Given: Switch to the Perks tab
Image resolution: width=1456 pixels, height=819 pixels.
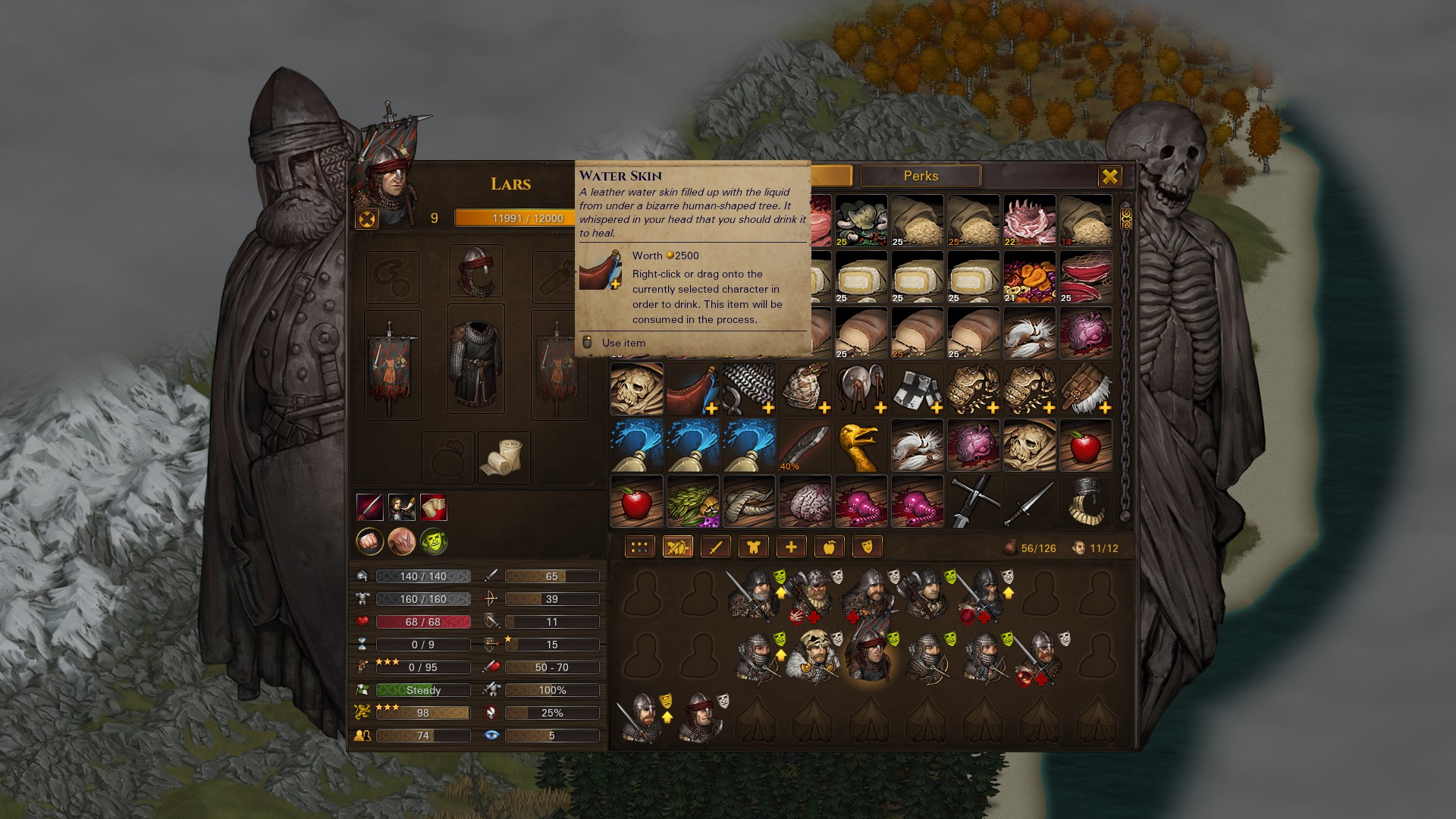Looking at the screenshot, I should [x=921, y=176].
